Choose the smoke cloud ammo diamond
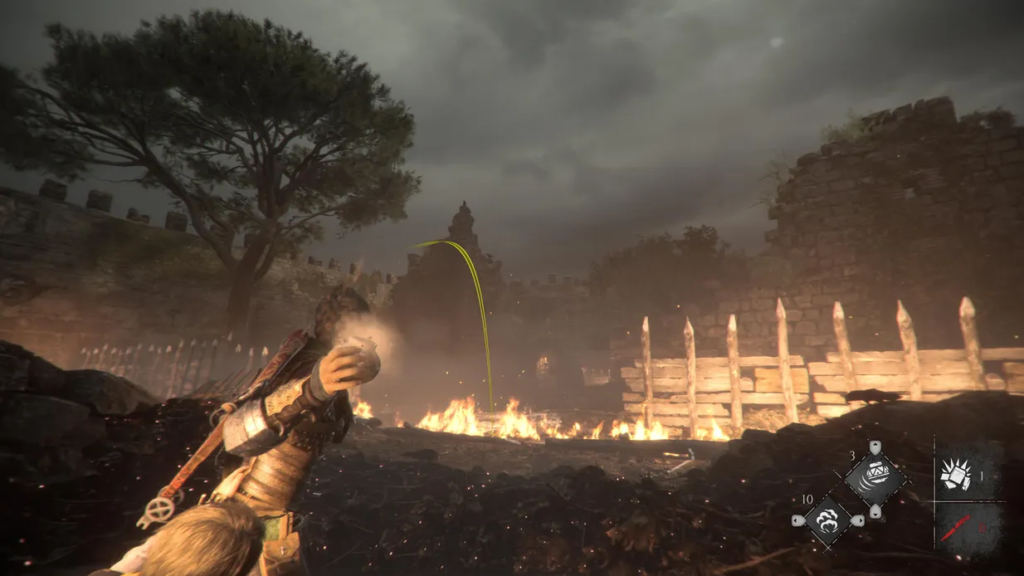1024x576 pixels. click(x=829, y=520)
